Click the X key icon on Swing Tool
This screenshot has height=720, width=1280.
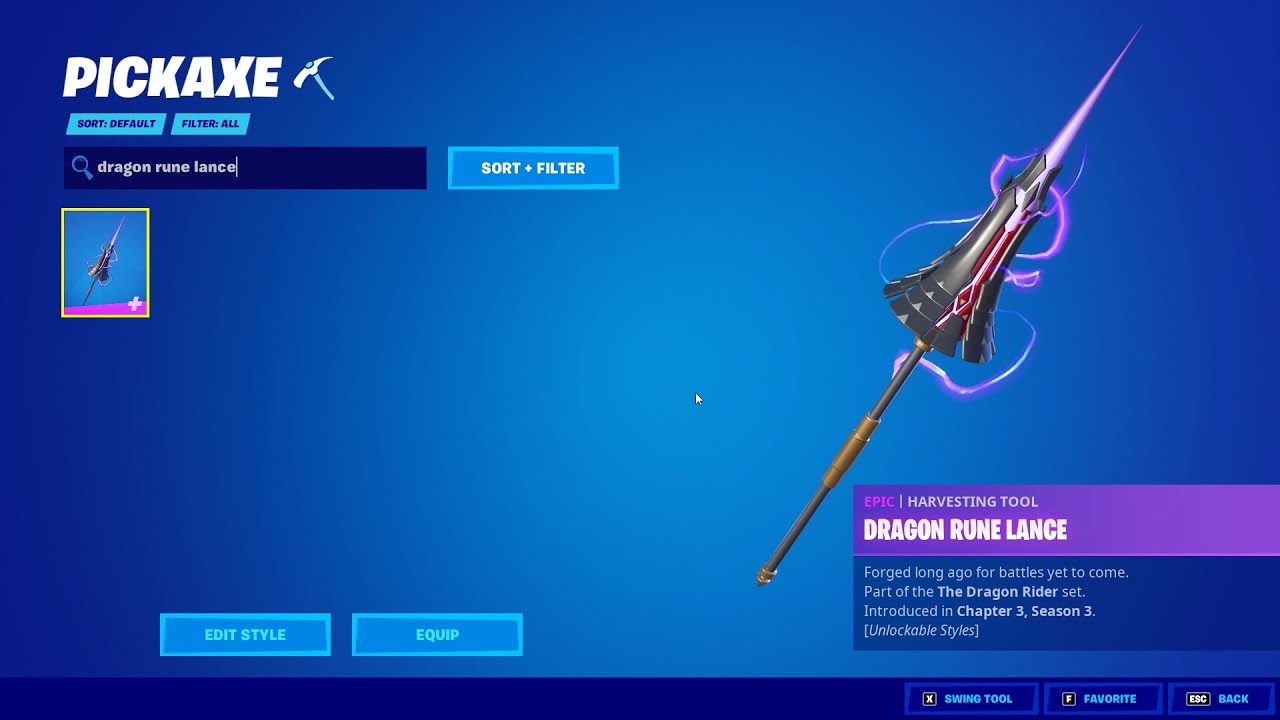coord(931,698)
